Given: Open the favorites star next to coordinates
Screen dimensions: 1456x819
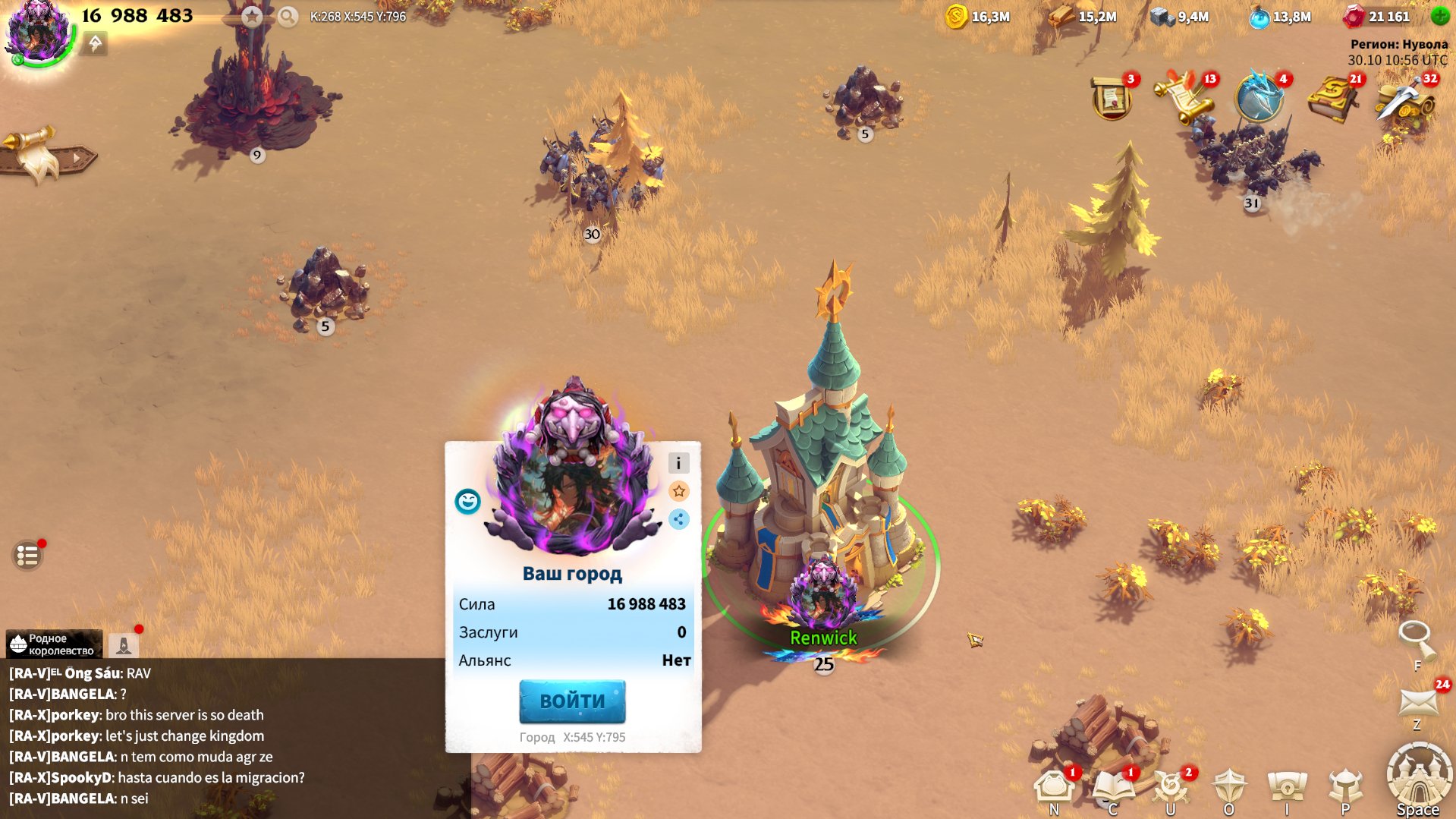Looking at the screenshot, I should [252, 16].
